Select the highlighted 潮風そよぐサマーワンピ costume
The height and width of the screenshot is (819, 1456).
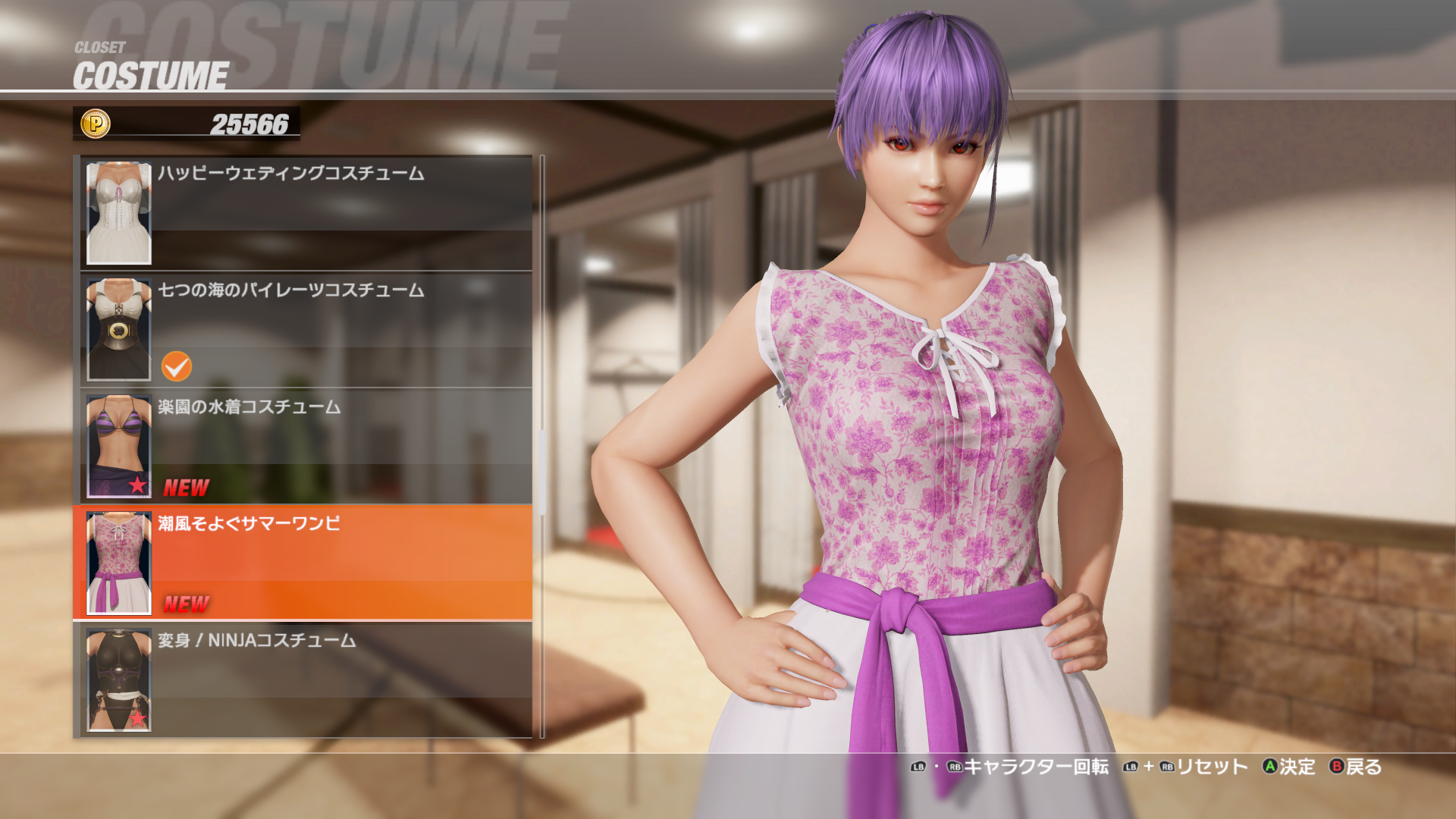[341, 563]
